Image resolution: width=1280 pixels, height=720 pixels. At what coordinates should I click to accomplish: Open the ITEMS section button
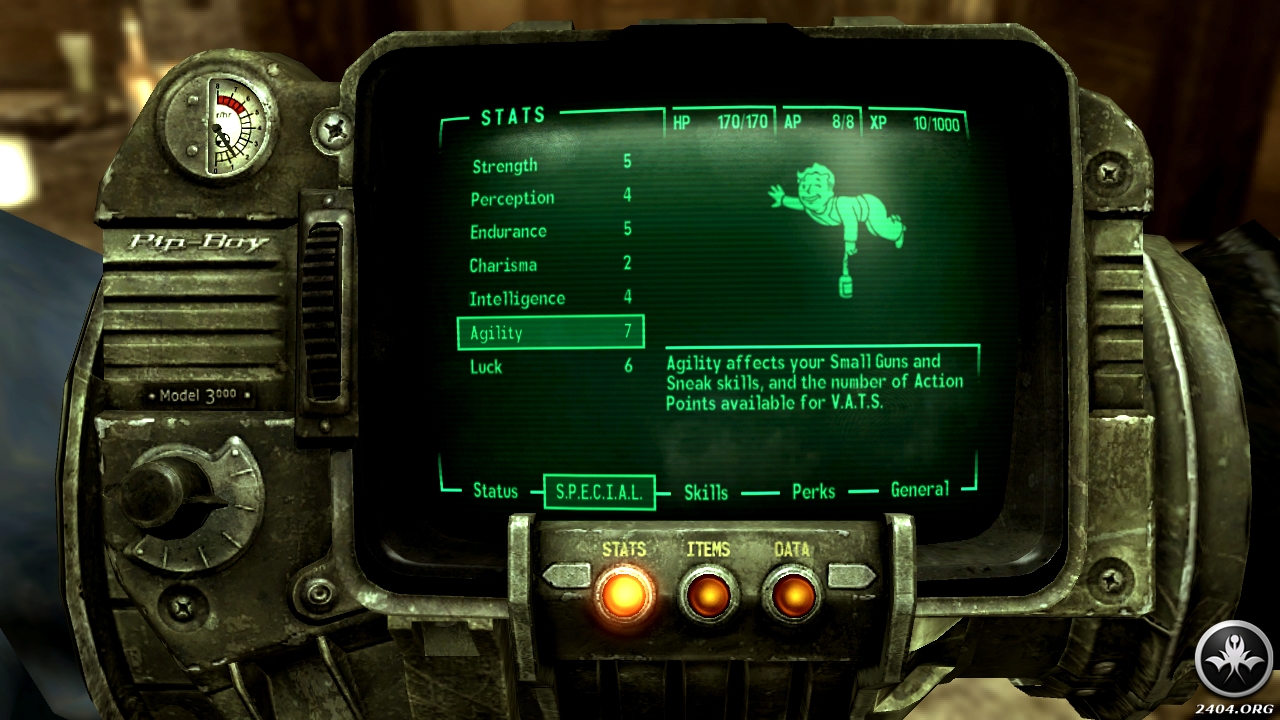click(708, 594)
